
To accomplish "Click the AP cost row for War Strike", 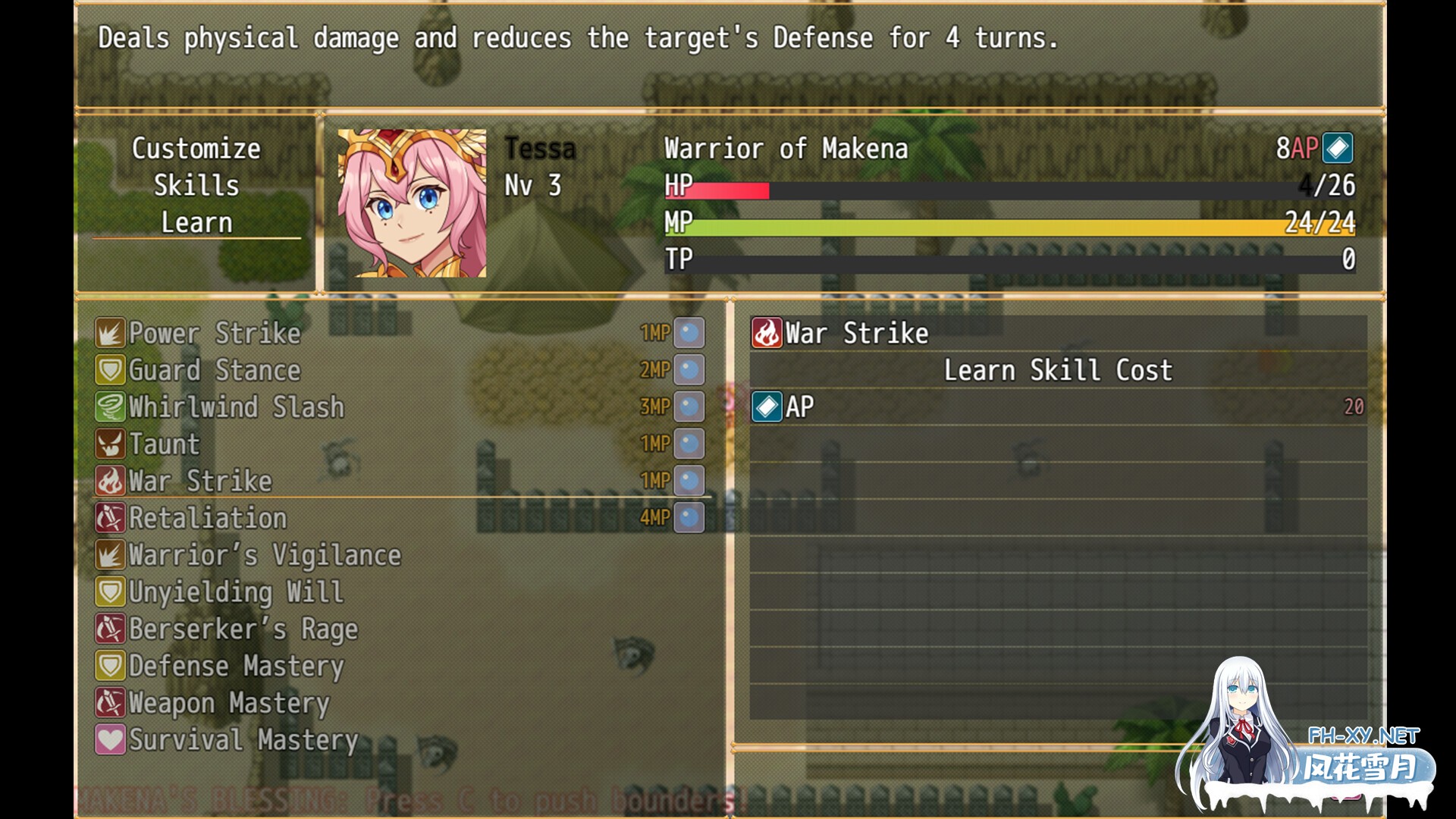I will point(1058,407).
